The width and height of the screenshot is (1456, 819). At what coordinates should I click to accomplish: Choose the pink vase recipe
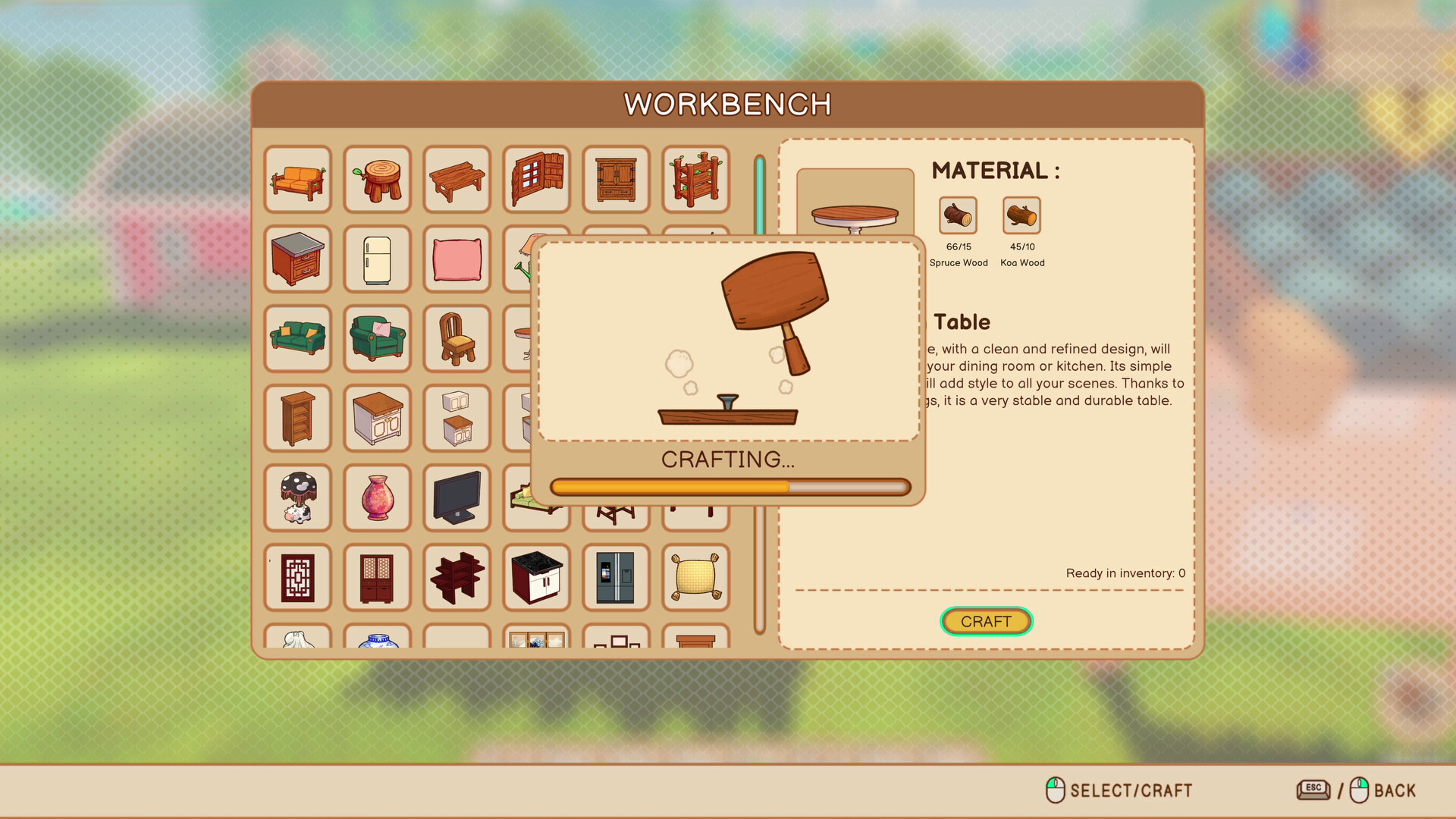click(377, 497)
